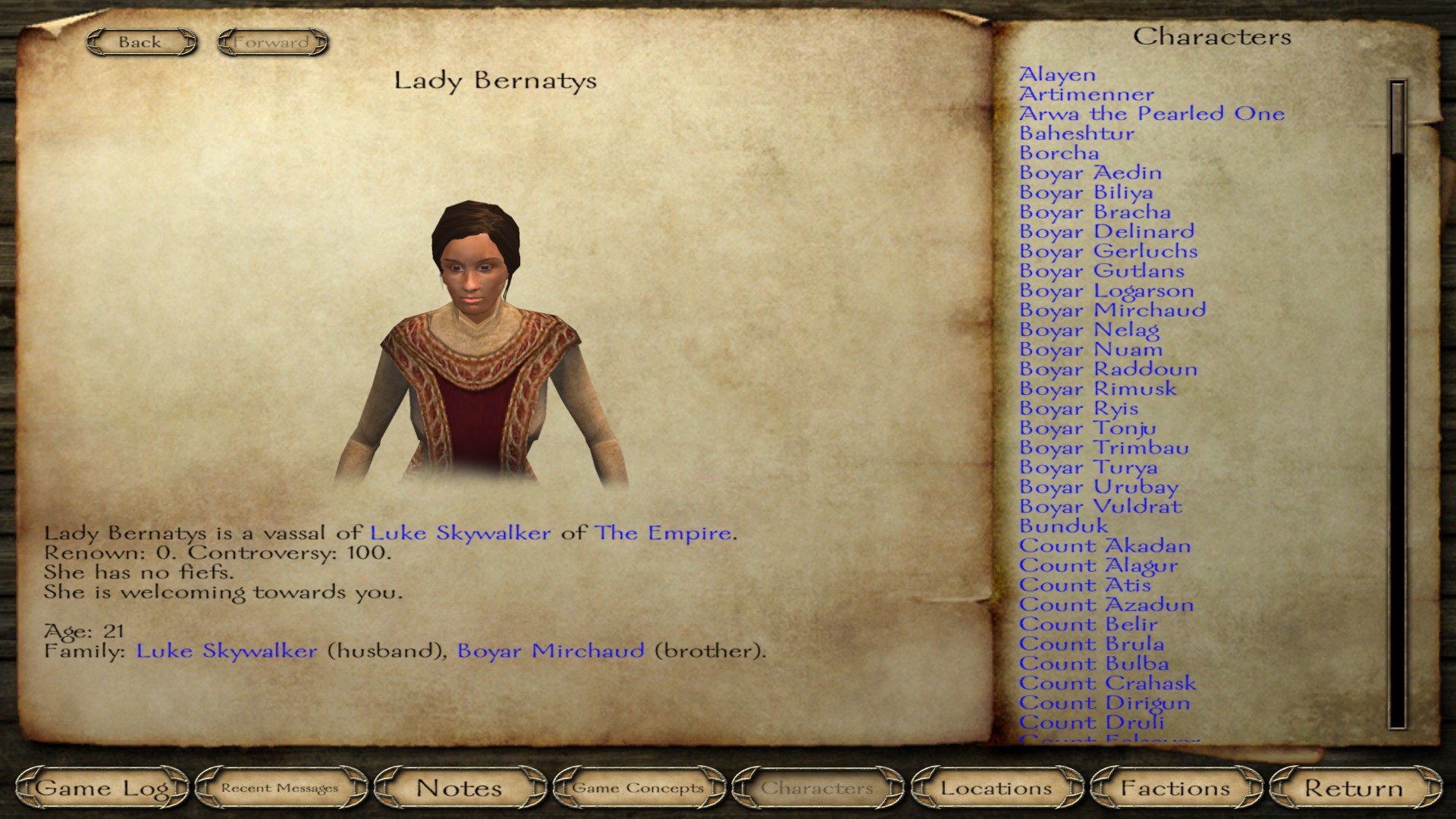Select Boyar Vuldrat entry
This screenshot has width=1456, height=819.
pyautogui.click(x=1100, y=507)
